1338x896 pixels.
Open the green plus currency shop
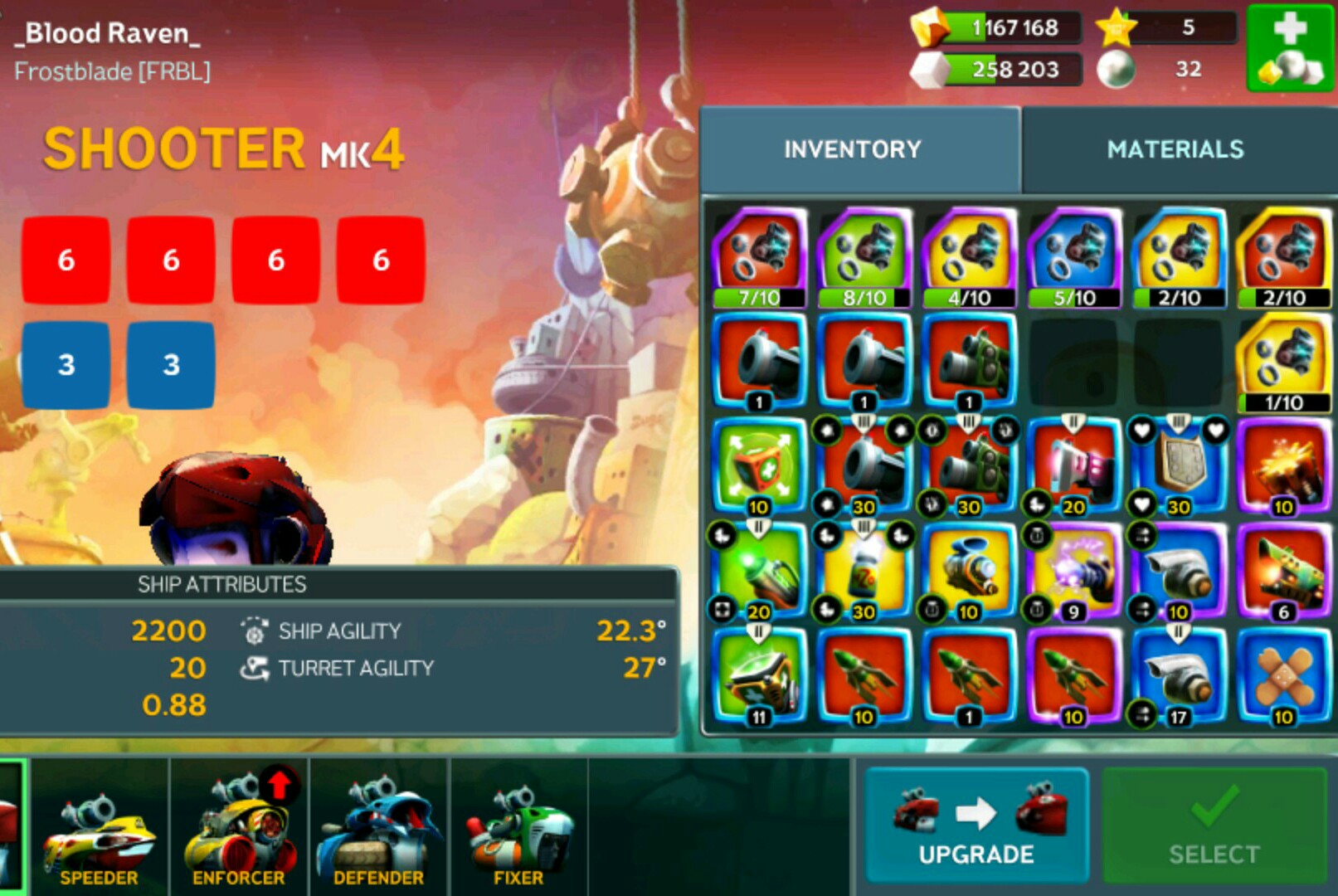[x=1290, y=48]
